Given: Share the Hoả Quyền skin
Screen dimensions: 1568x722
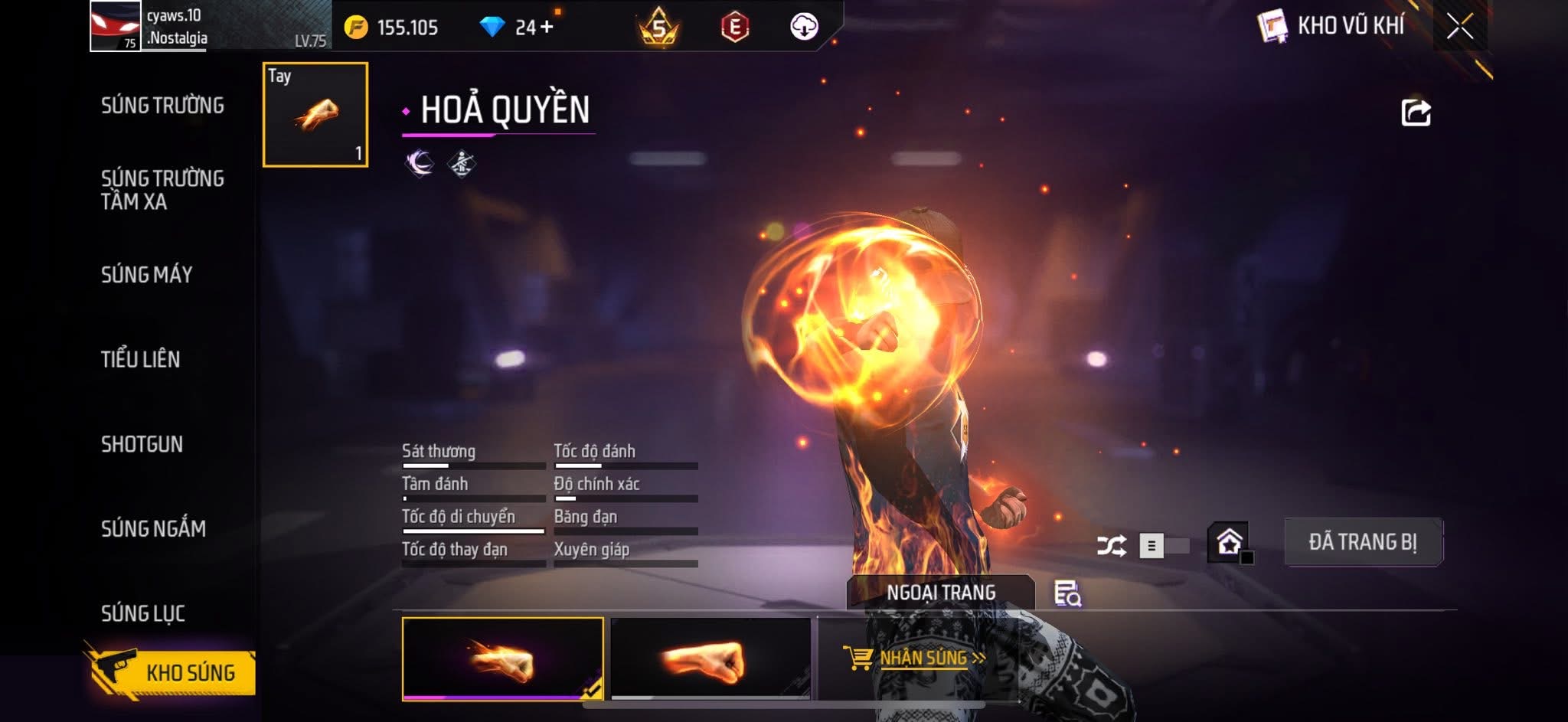Looking at the screenshot, I should coord(1416,113).
